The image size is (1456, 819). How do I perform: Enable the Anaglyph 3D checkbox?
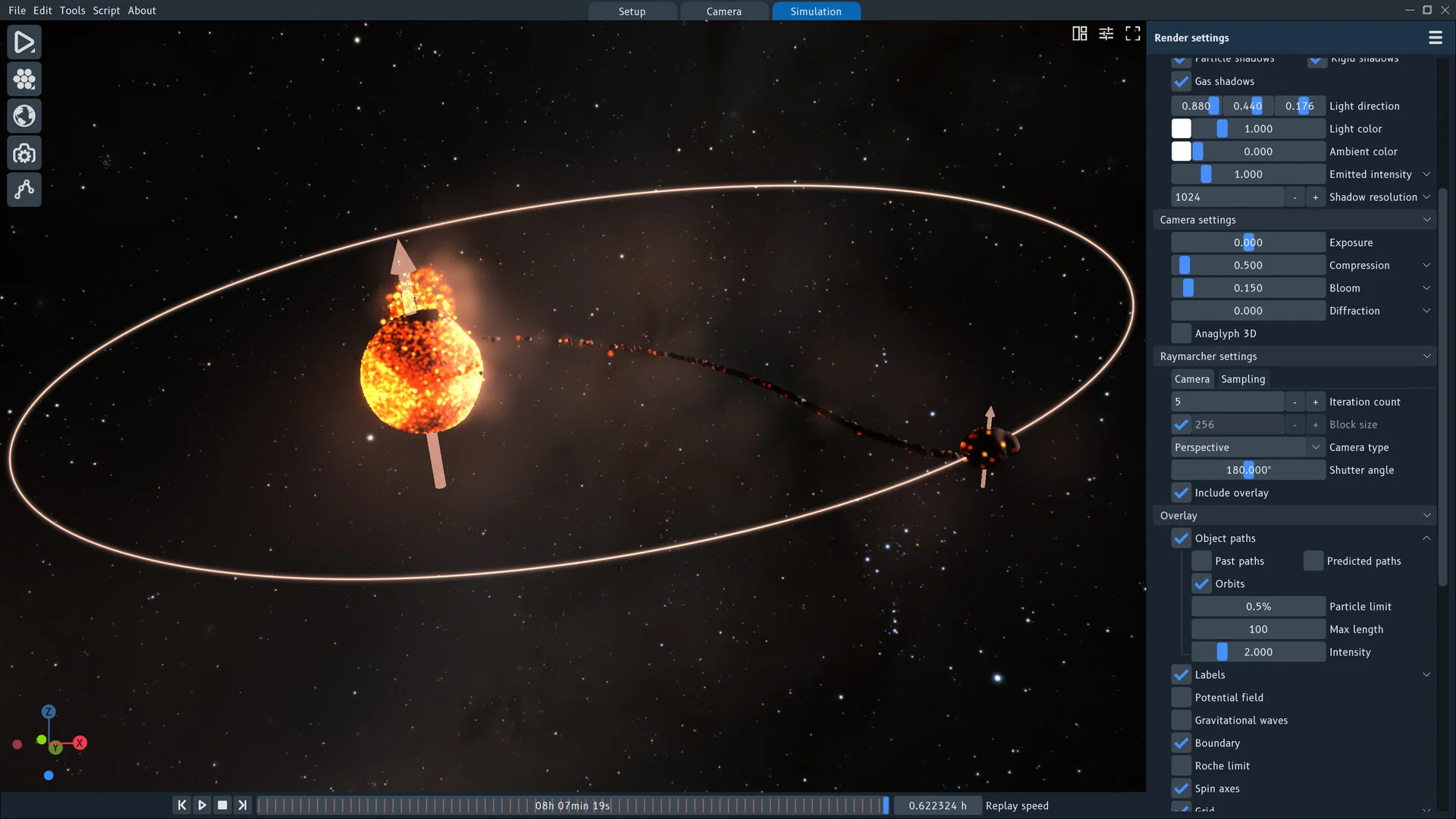[1181, 334]
